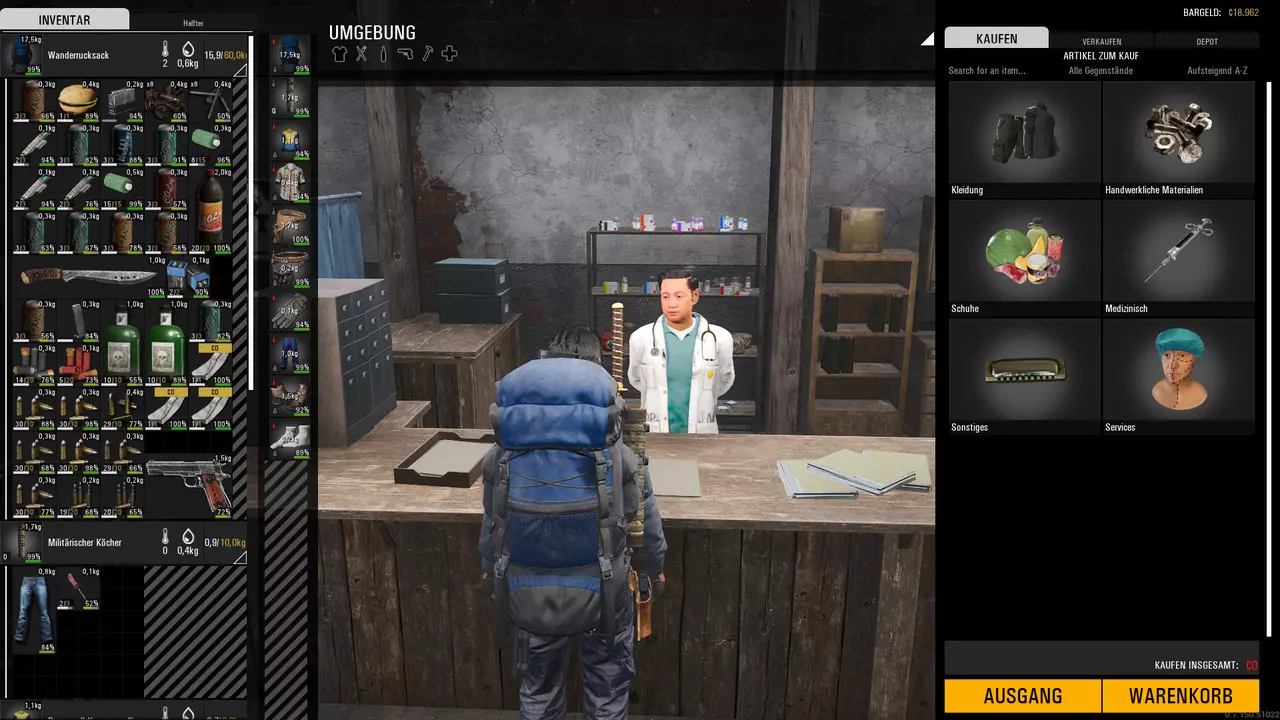Show the trader's Services
Image resolution: width=1280 pixels, height=720 pixels.
pyautogui.click(x=1178, y=376)
